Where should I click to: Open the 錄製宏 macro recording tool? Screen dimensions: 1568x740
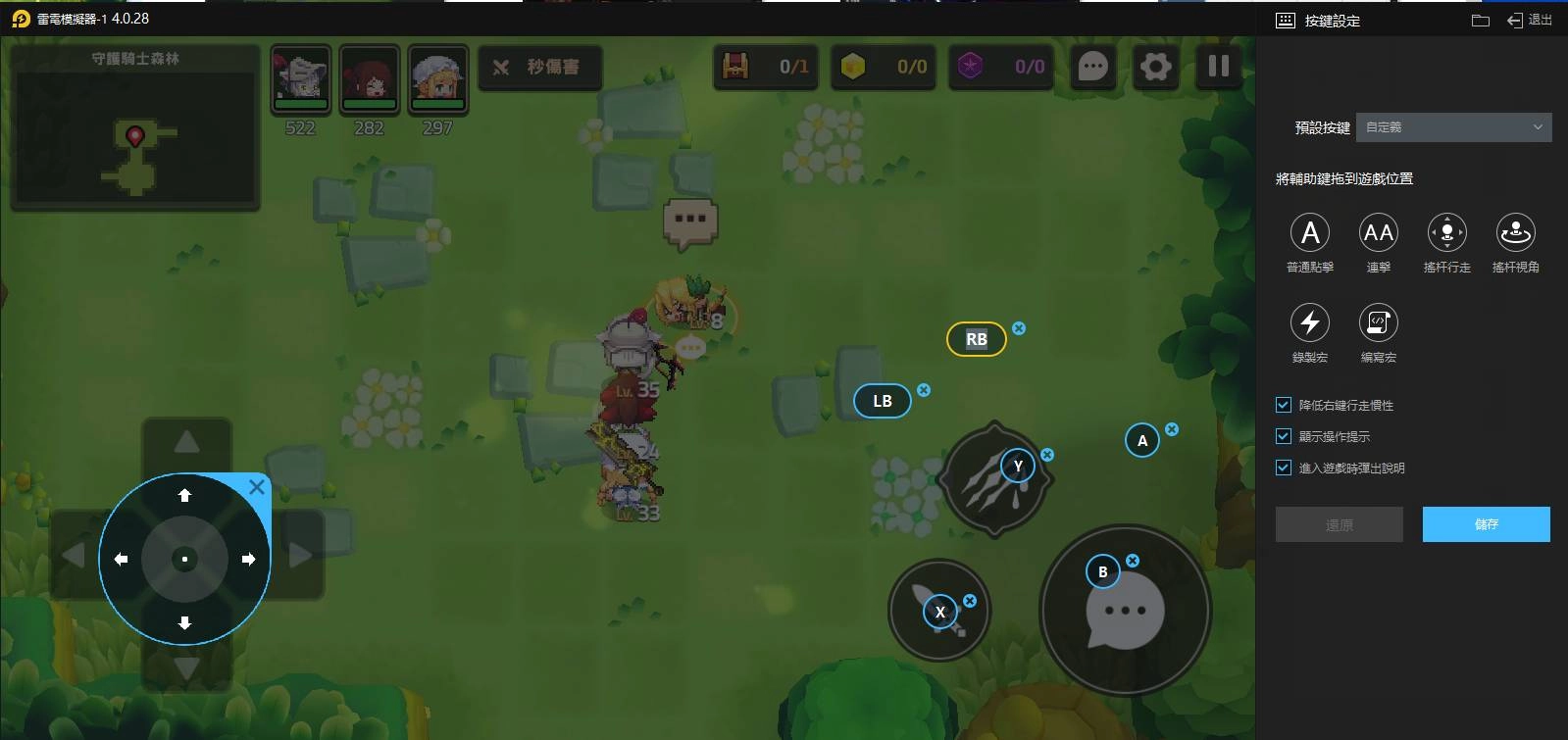(x=1310, y=323)
